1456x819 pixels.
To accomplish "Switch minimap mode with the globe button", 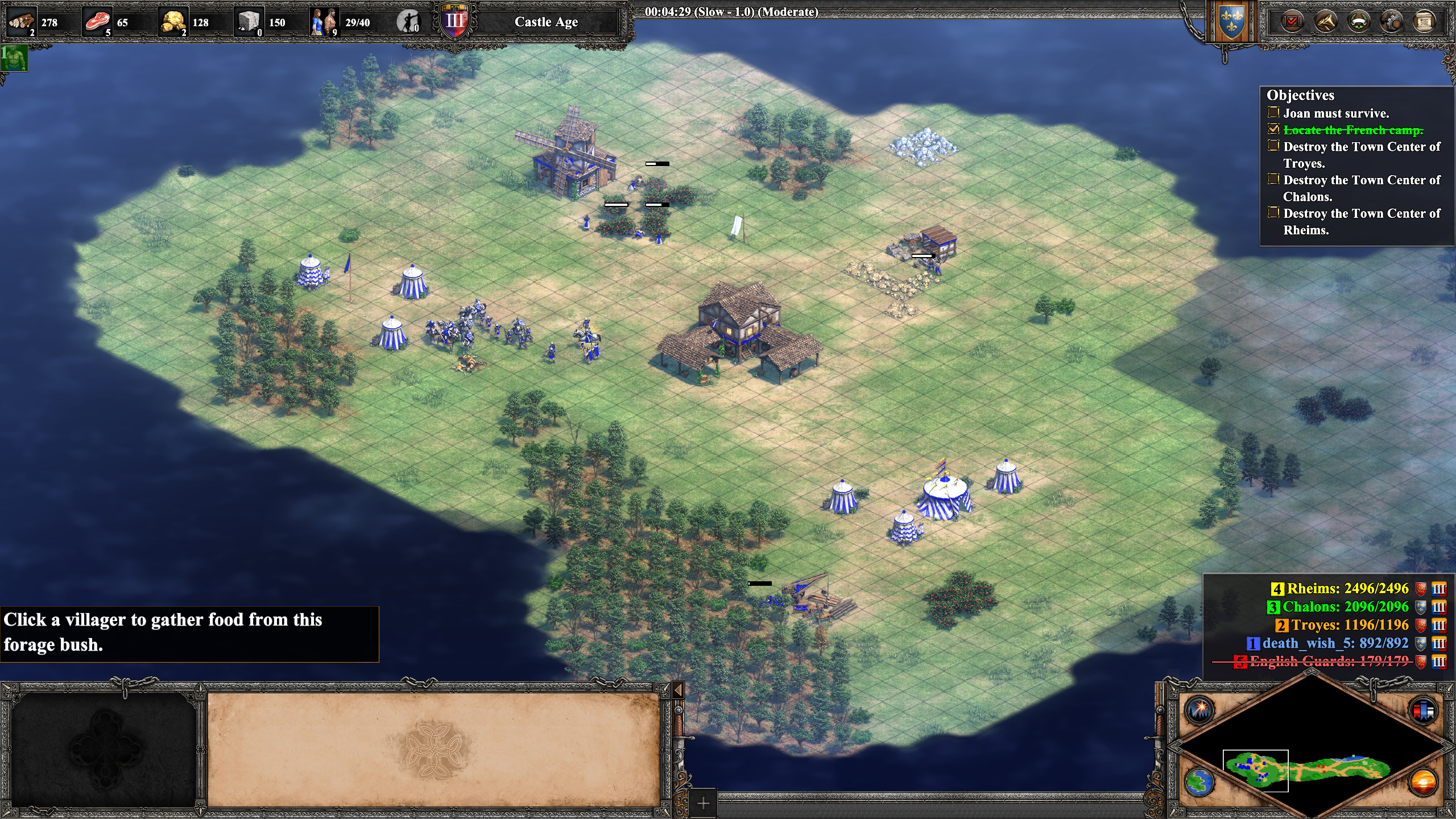I will point(1199,782).
